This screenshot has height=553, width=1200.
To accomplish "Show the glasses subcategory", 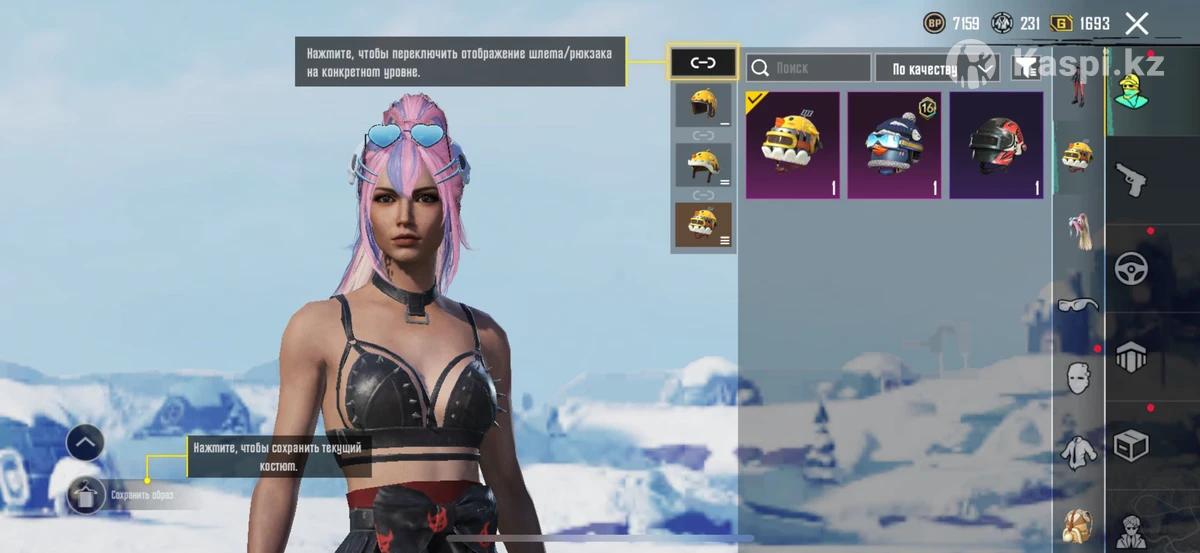I will tap(1078, 304).
